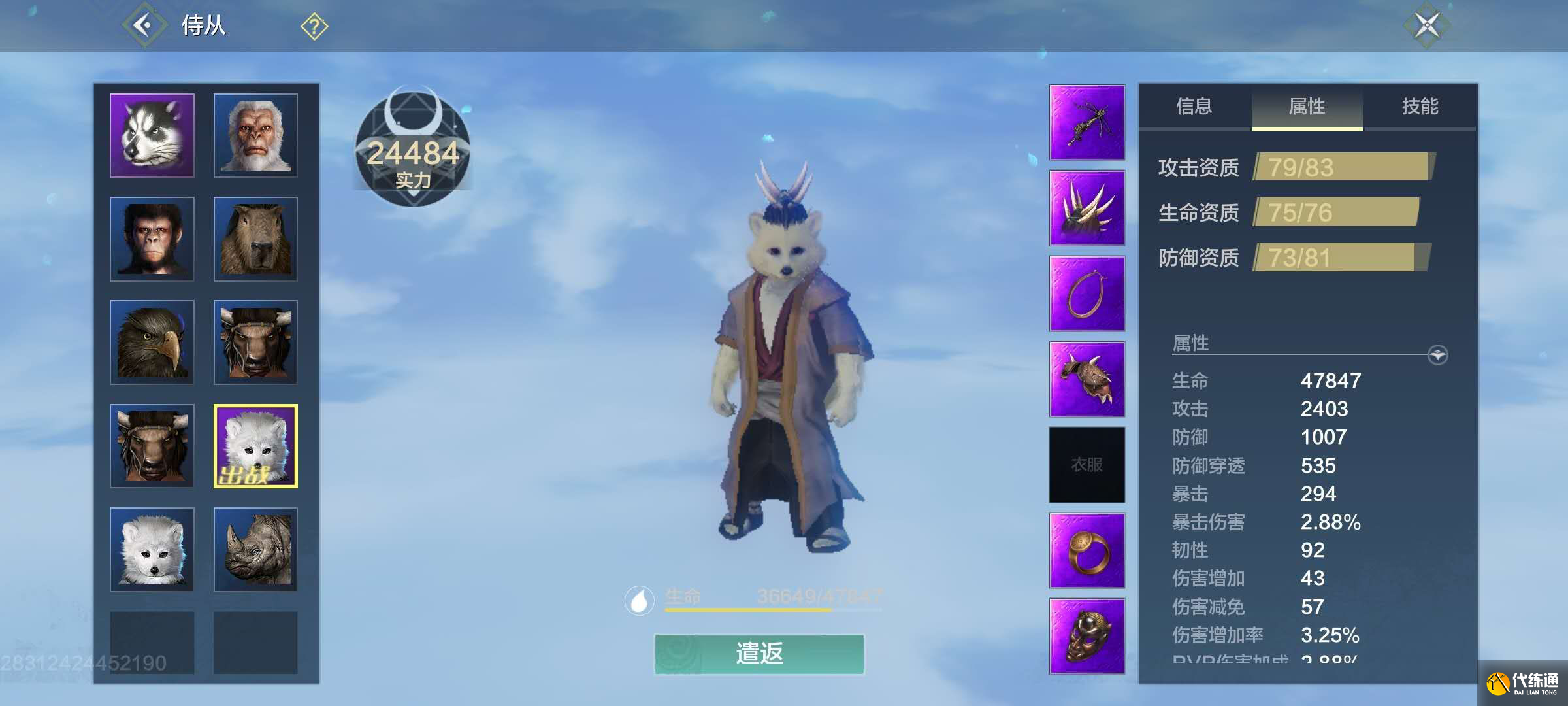Open the necklace equipment slot
Viewport: 1568px width, 706px height.
pos(1086,293)
